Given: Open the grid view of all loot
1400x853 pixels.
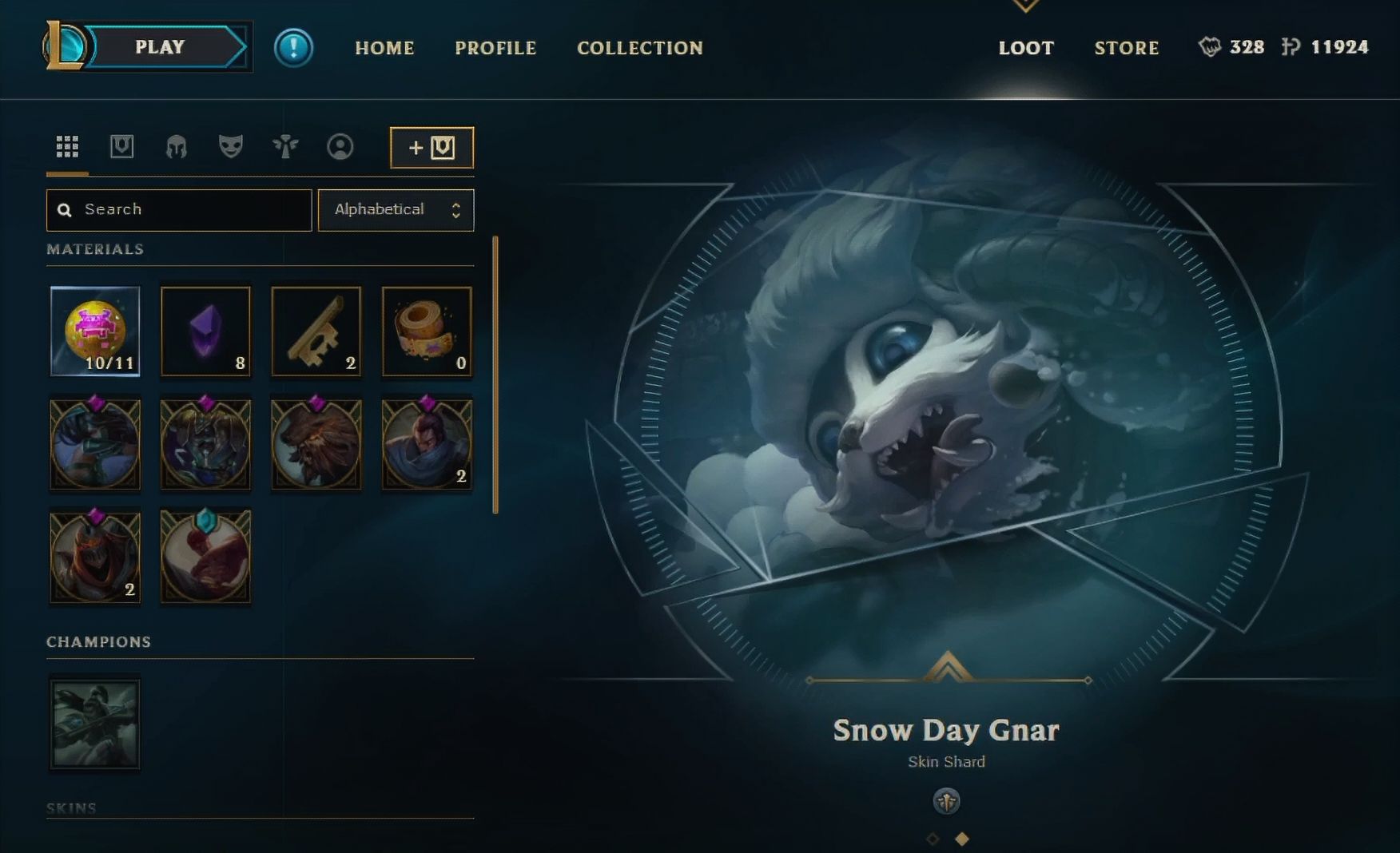Looking at the screenshot, I should pos(68,146).
